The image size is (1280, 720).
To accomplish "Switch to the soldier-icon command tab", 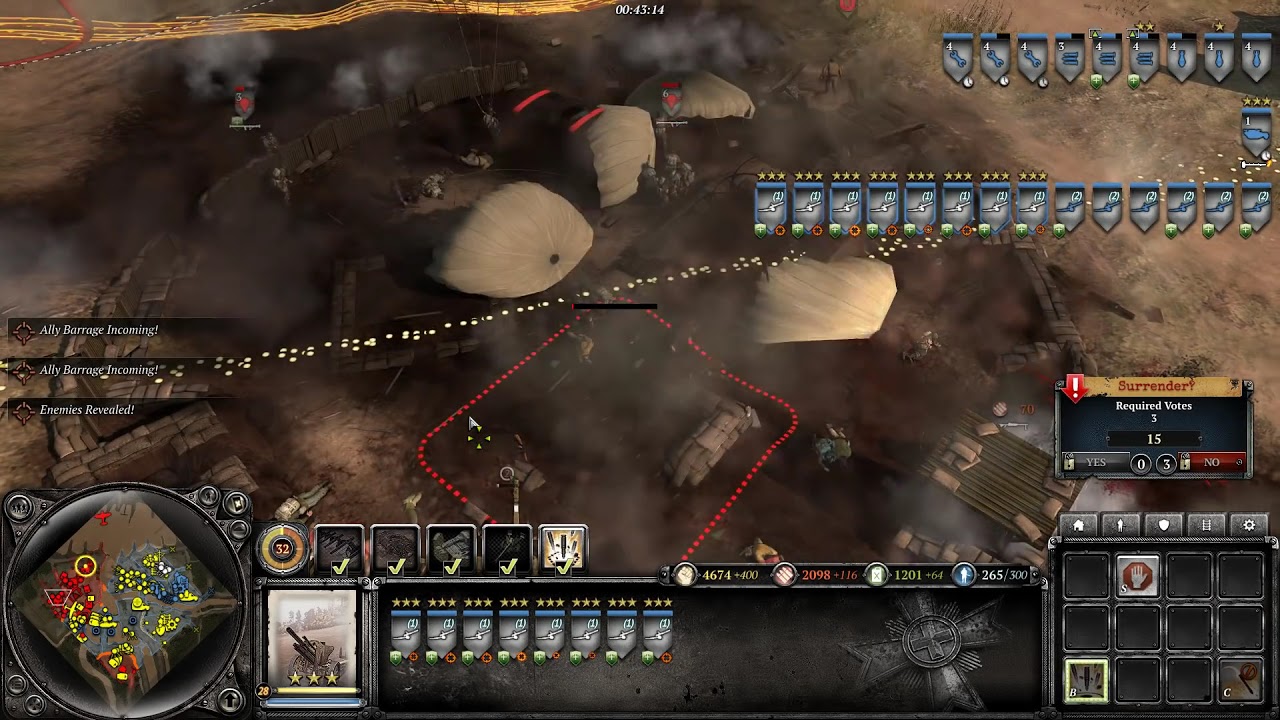I will [x=1121, y=525].
